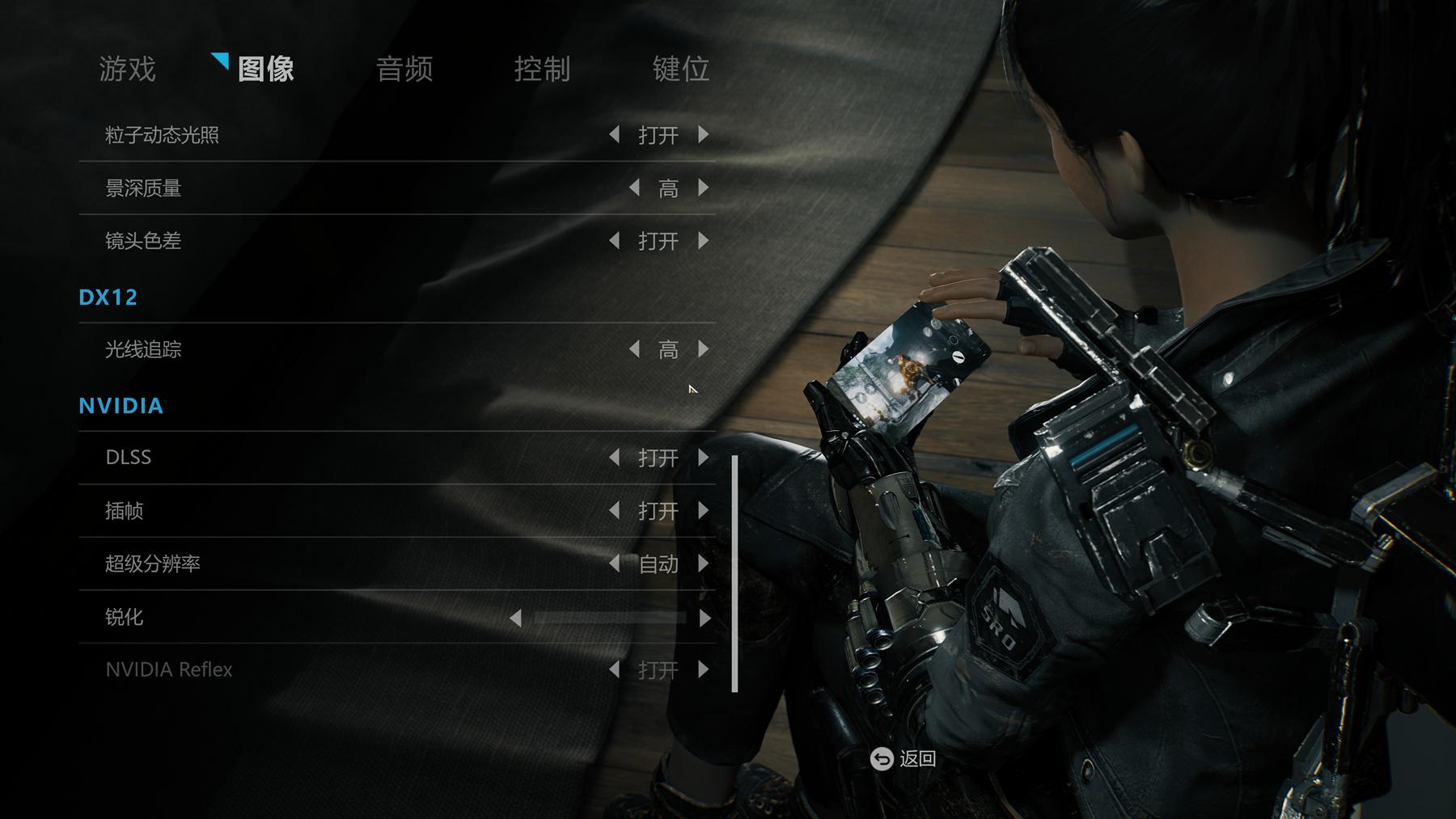Raise 光线追踪 quality with right arrow
This screenshot has width=1456, height=819.
tap(704, 349)
